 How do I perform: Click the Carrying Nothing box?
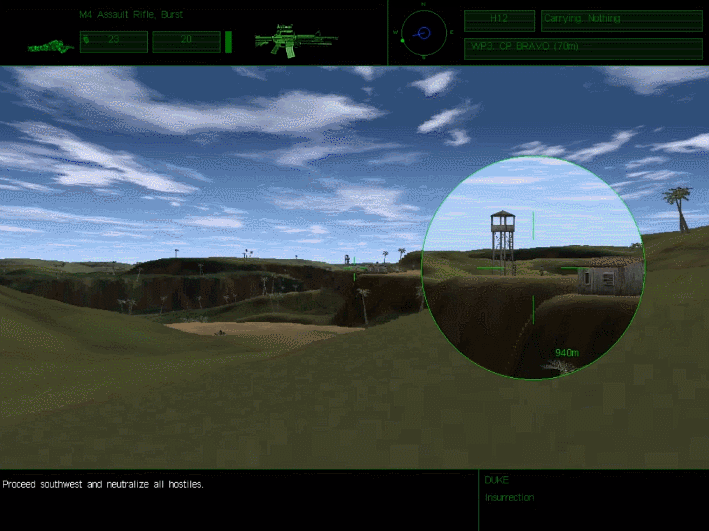pos(620,19)
